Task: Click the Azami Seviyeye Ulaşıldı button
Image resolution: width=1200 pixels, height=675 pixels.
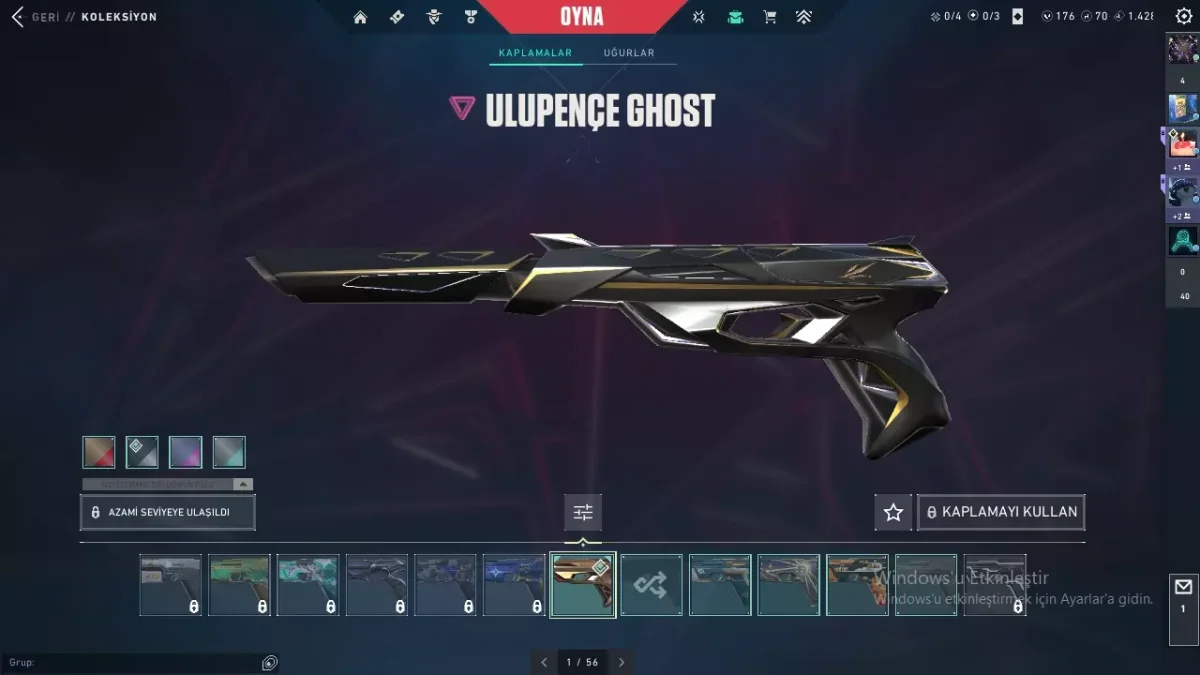Action: click(168, 512)
